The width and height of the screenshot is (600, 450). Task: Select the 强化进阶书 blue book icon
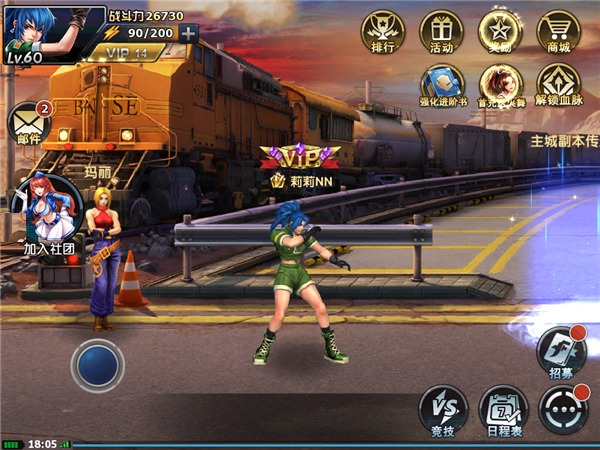coord(441,85)
